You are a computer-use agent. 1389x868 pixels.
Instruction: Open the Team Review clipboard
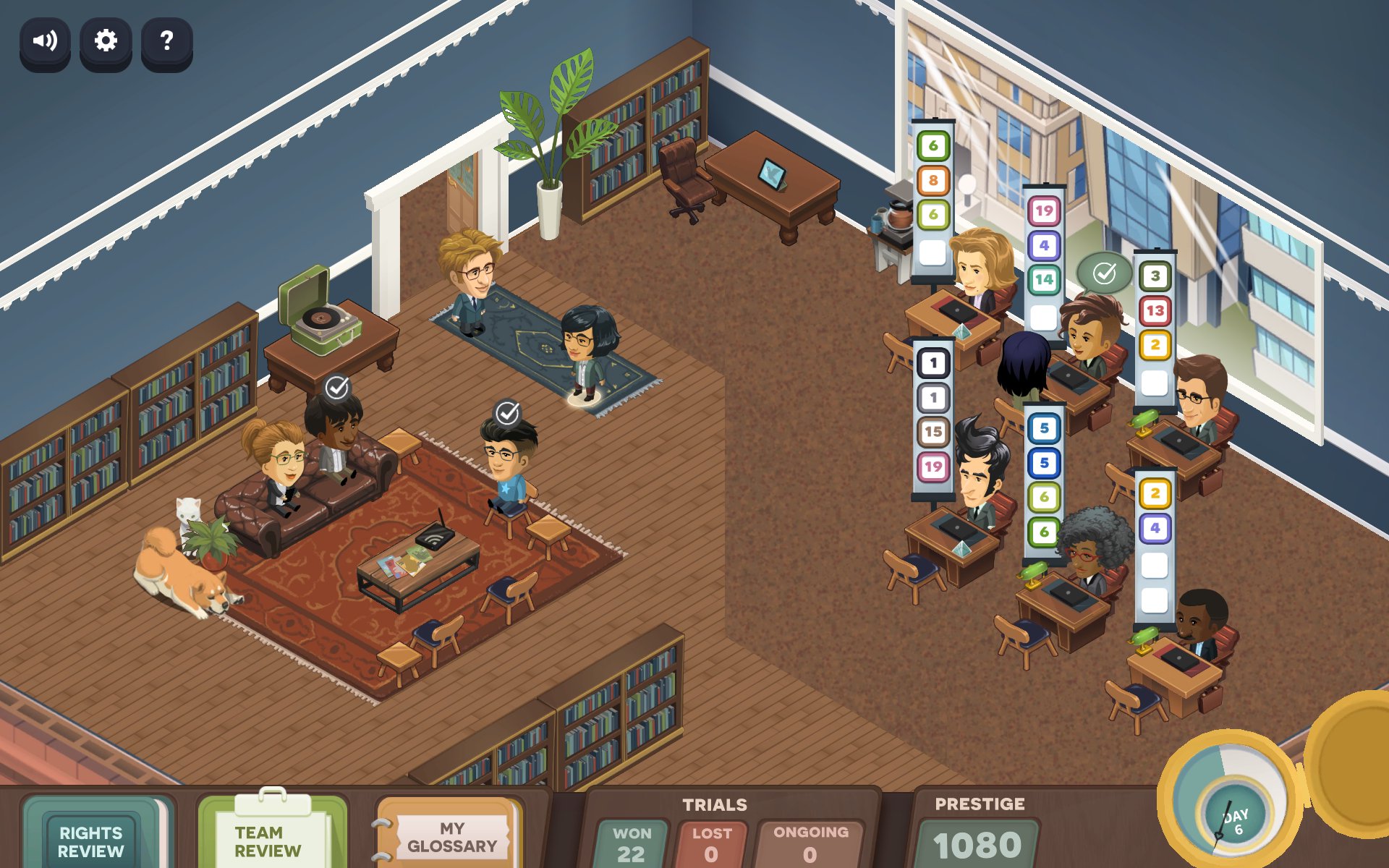pos(269,839)
